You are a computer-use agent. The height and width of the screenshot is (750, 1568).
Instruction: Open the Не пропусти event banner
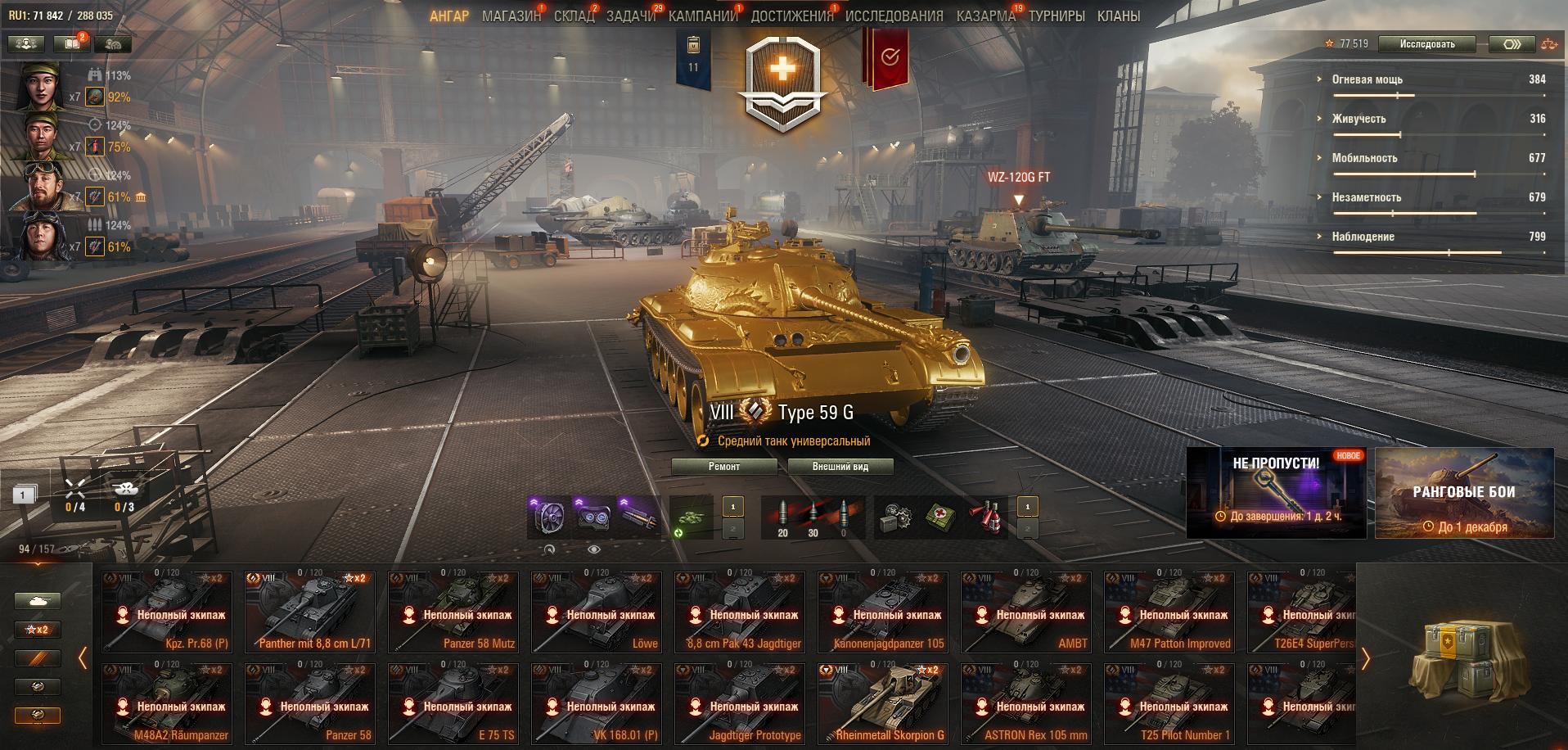click(1276, 493)
